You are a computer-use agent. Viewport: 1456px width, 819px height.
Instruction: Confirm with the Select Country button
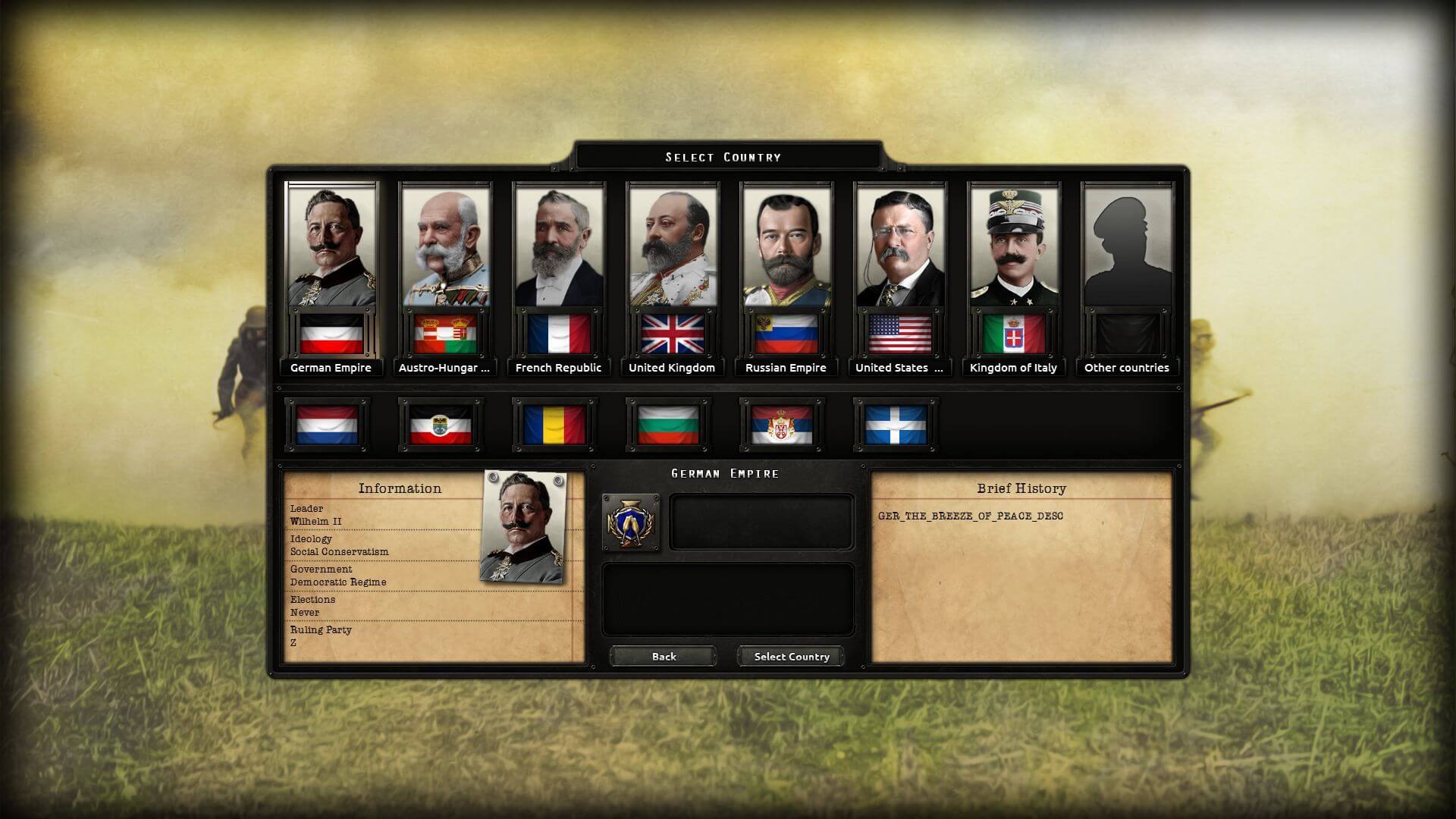[x=792, y=657]
